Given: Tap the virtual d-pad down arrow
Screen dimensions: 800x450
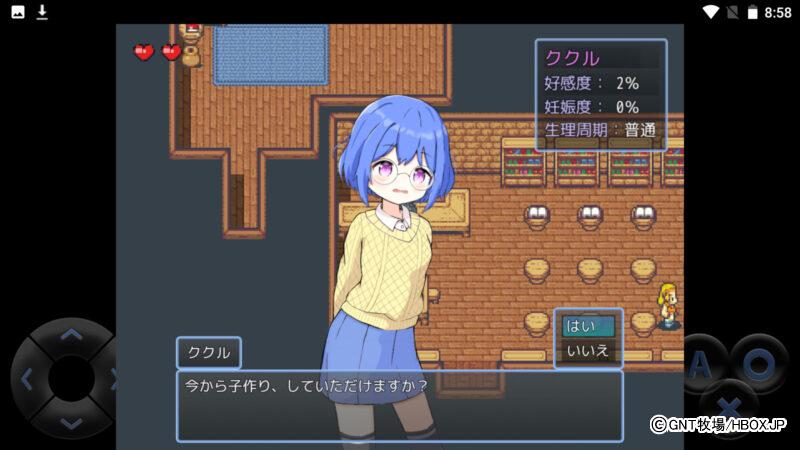Looking at the screenshot, I should pyautogui.click(x=70, y=423).
